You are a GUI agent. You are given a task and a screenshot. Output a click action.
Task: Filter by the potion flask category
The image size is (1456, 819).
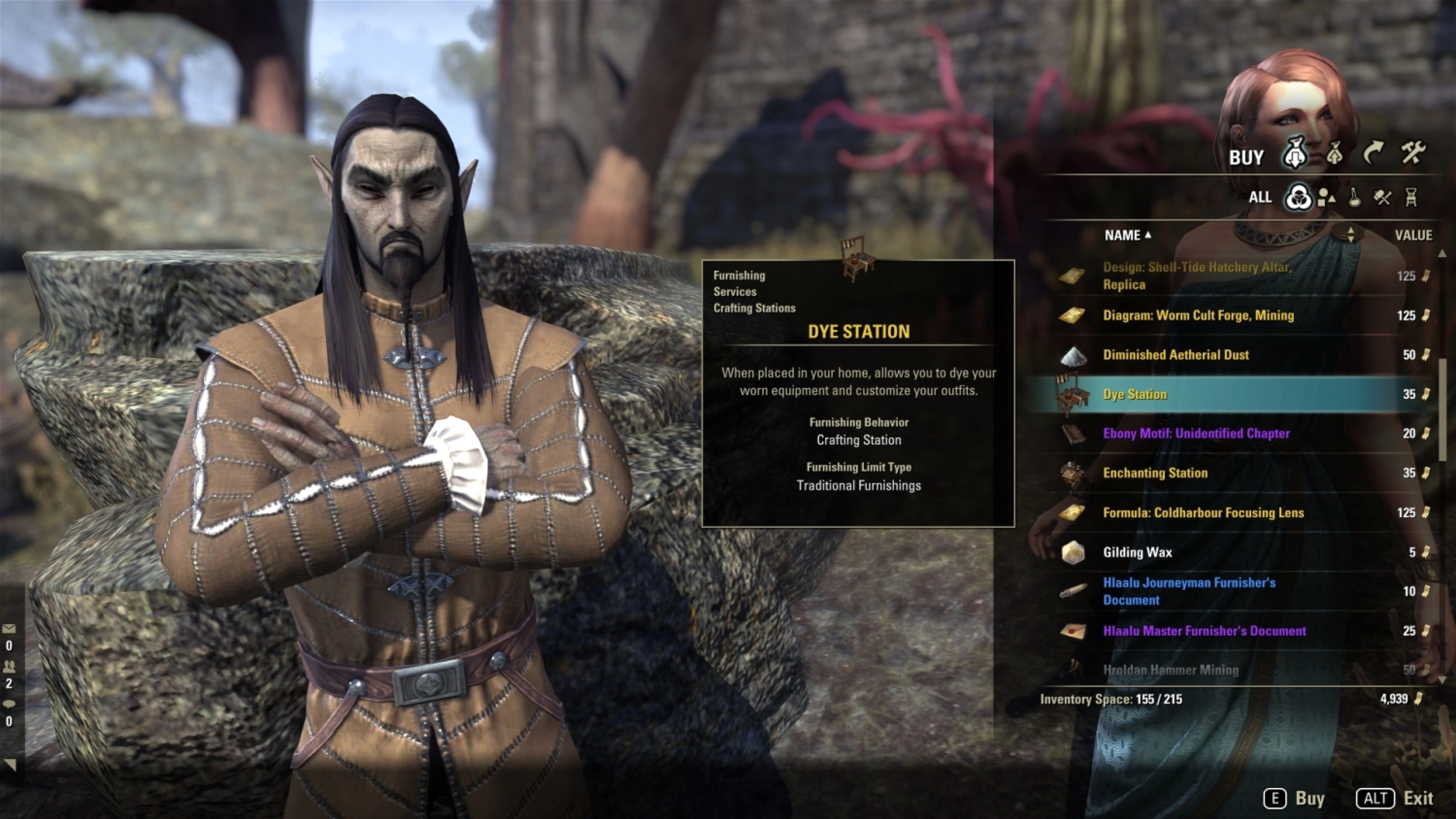point(1355,197)
